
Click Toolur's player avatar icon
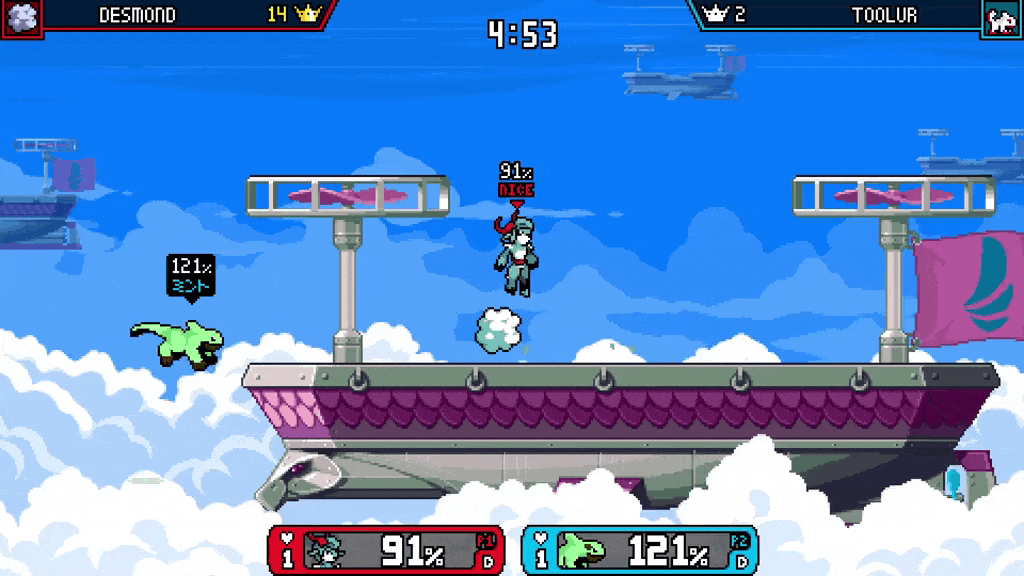[x=1001, y=18]
